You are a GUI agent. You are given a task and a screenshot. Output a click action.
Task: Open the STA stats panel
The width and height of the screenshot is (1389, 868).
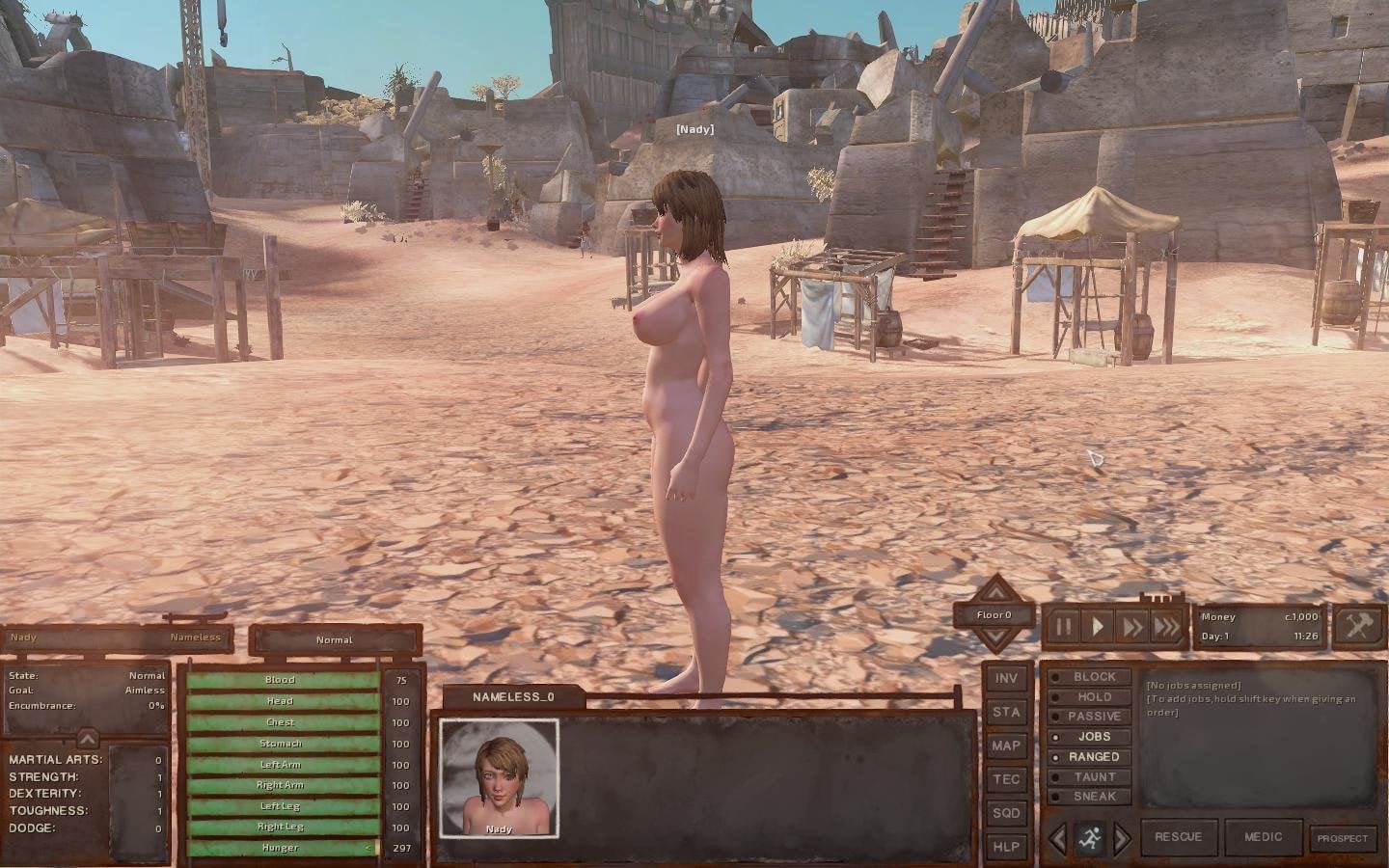pyautogui.click(x=1005, y=713)
